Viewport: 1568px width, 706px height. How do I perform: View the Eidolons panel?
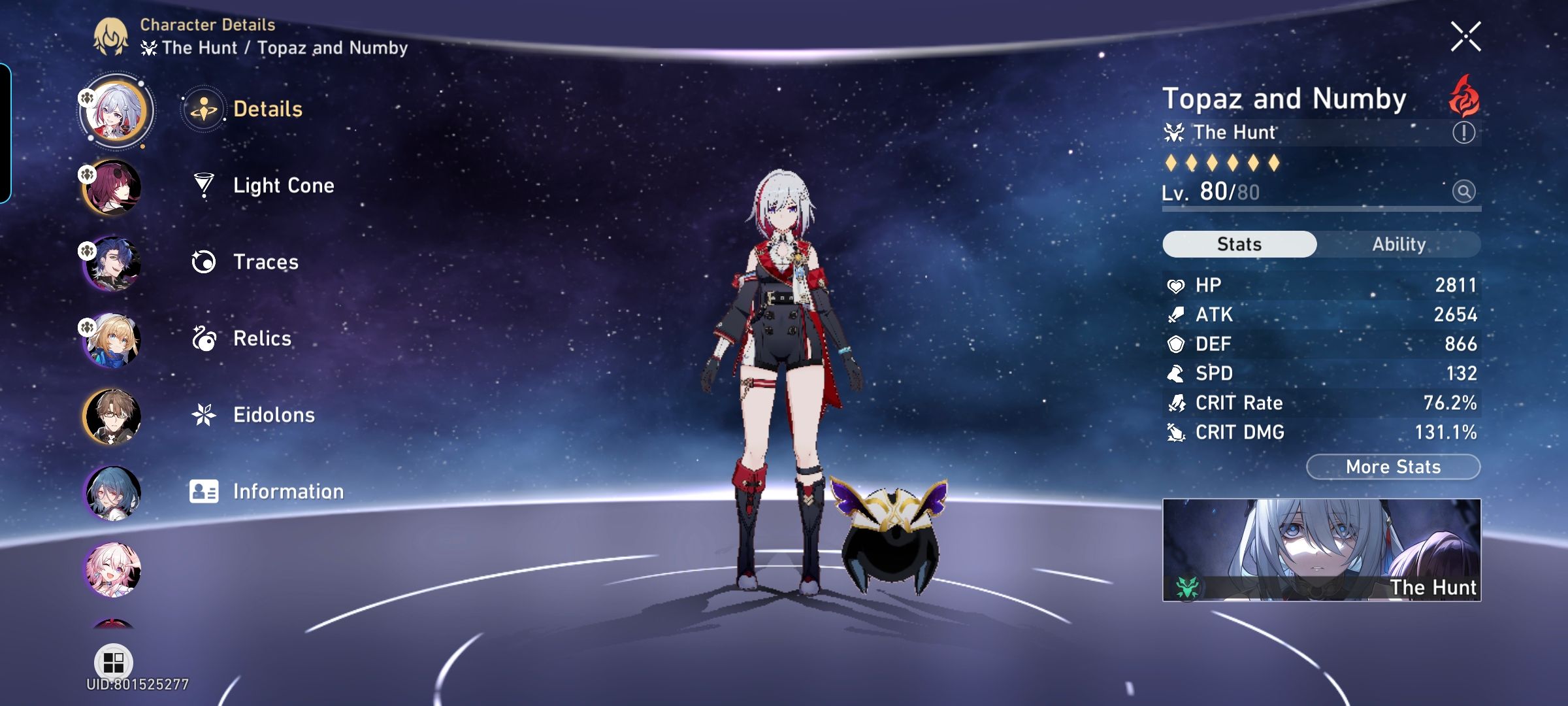(x=274, y=414)
